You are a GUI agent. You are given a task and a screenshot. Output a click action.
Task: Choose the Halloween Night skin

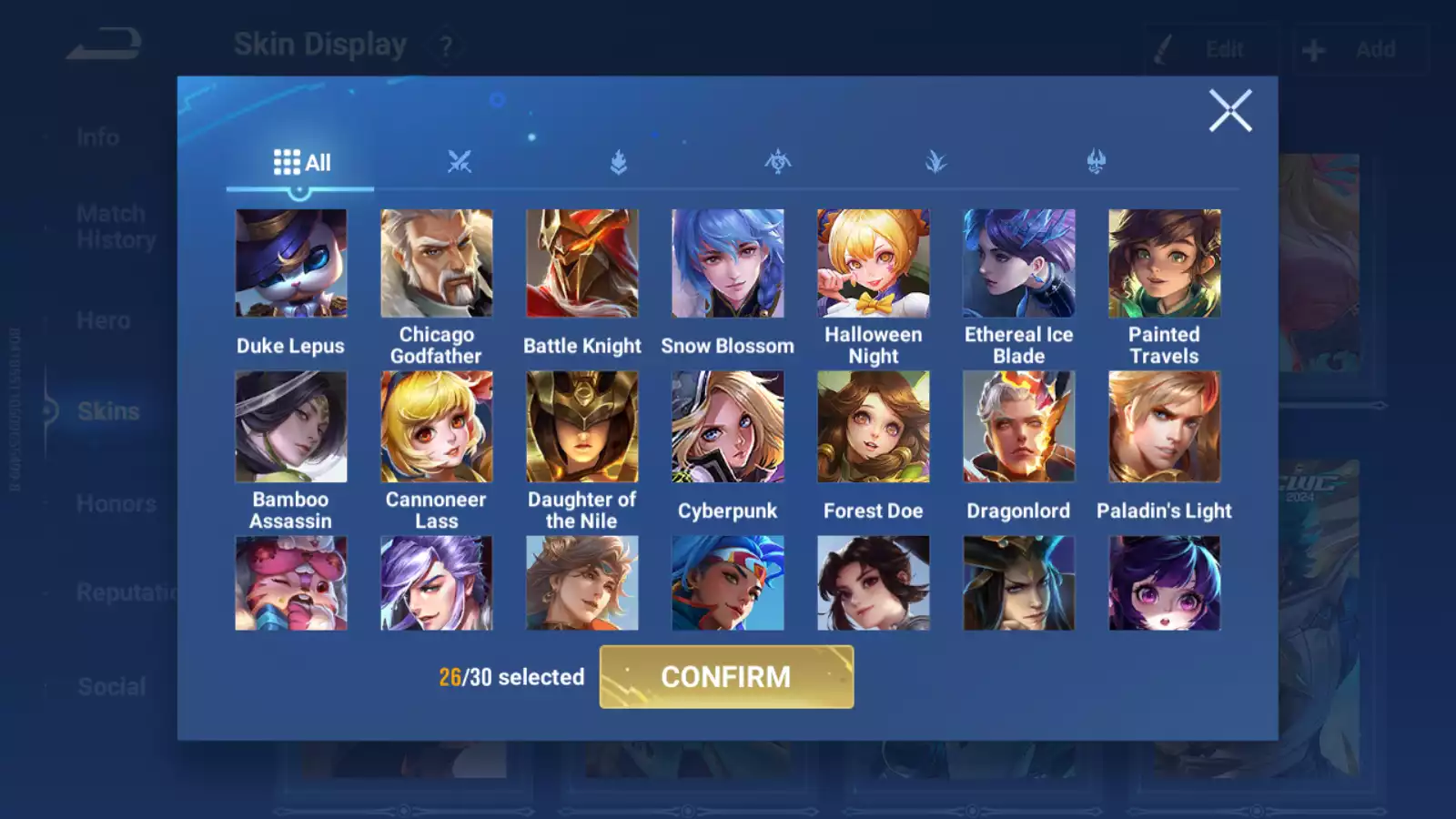pyautogui.click(x=874, y=264)
